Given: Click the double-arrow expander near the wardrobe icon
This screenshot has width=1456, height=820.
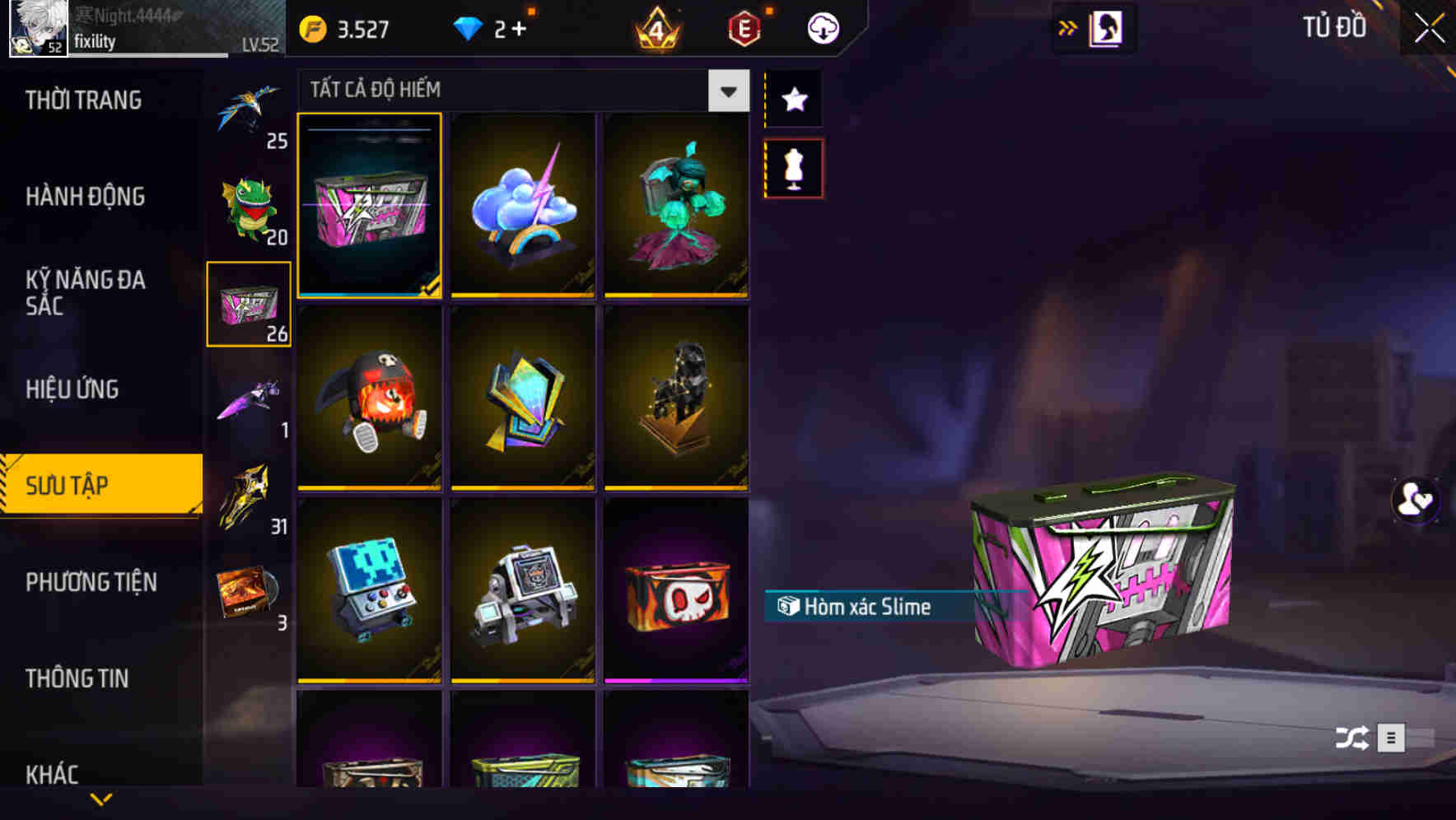Looking at the screenshot, I should (x=1068, y=26).
